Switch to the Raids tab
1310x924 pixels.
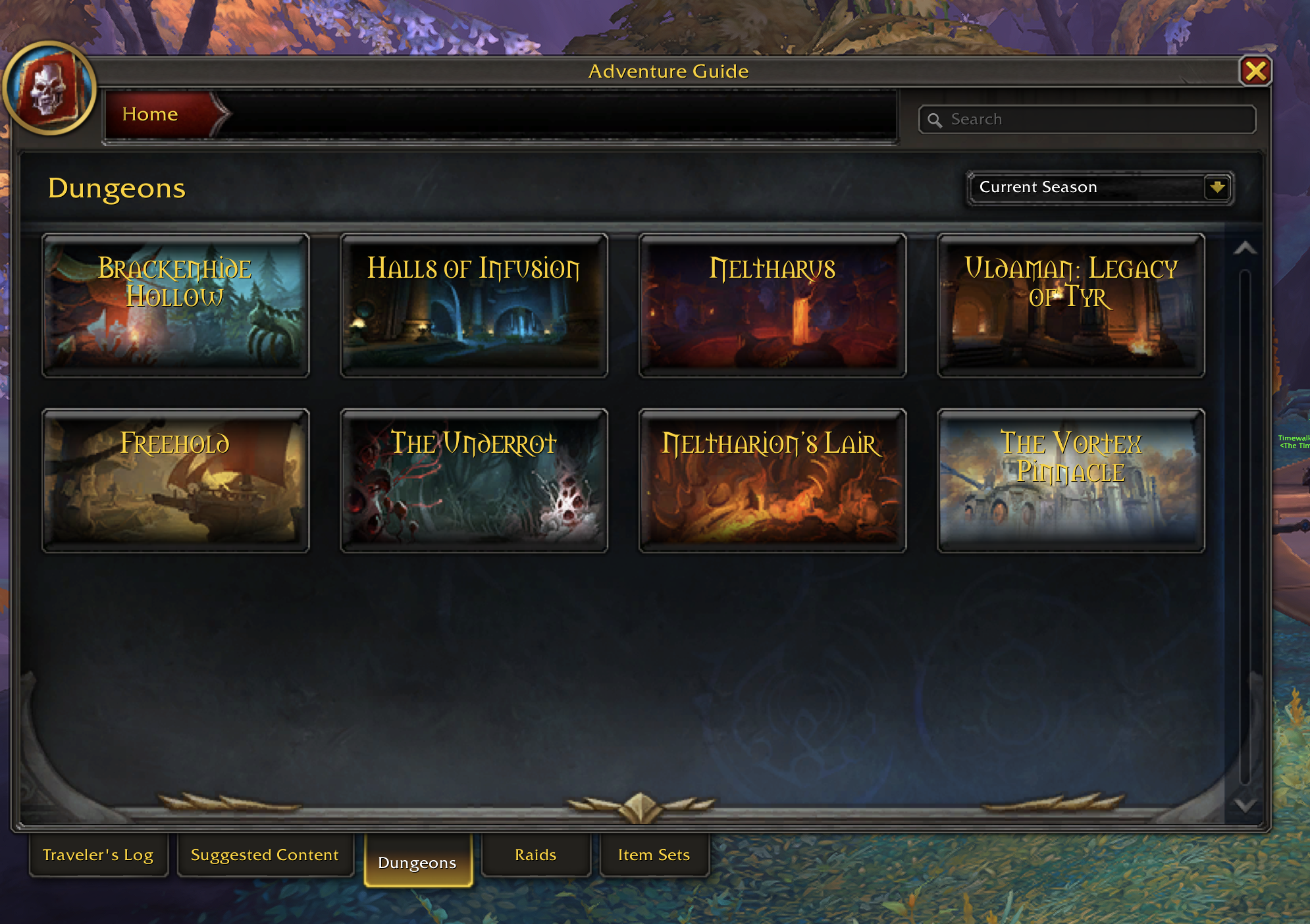click(x=536, y=855)
